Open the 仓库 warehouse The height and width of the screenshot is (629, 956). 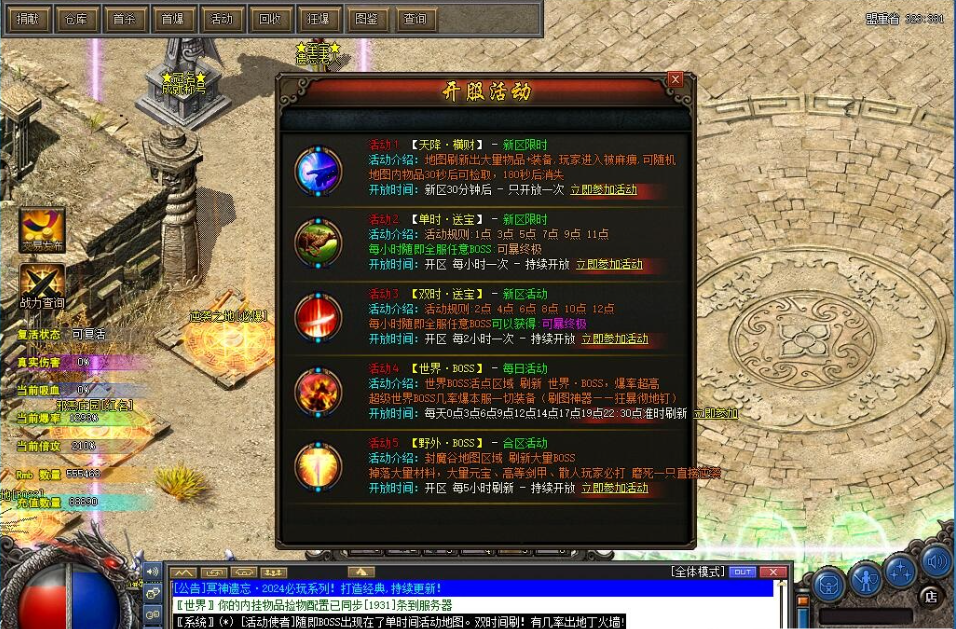point(76,19)
